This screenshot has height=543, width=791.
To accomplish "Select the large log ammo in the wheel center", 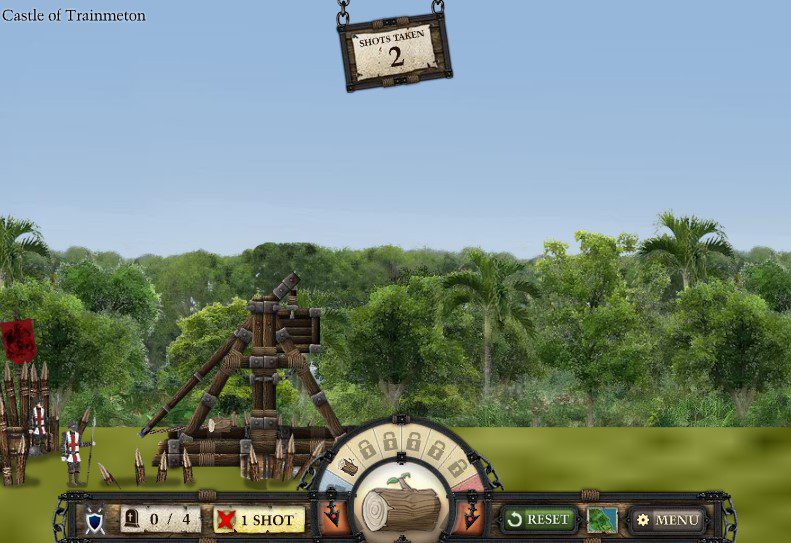I will 400,505.
